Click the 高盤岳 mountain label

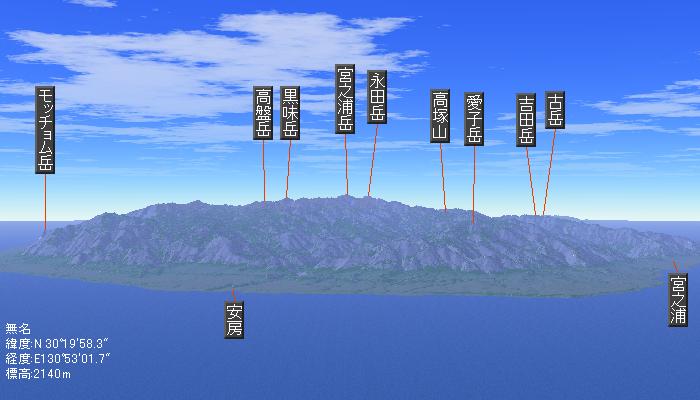click(x=264, y=113)
